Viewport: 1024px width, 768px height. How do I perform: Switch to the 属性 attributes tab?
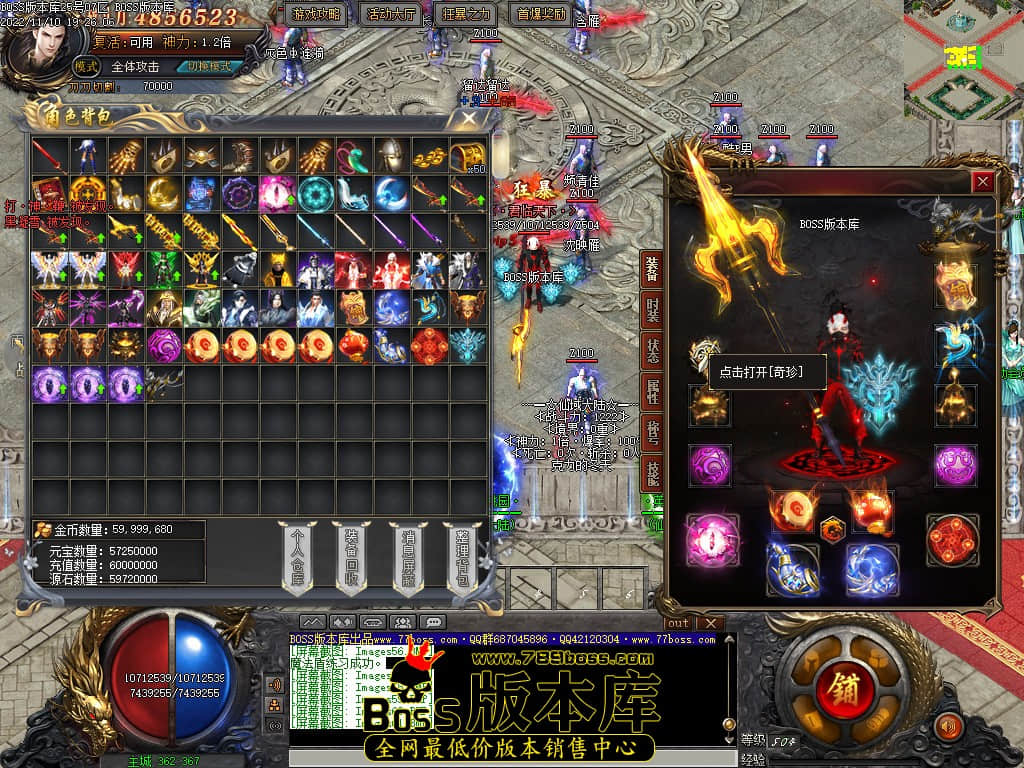click(652, 390)
